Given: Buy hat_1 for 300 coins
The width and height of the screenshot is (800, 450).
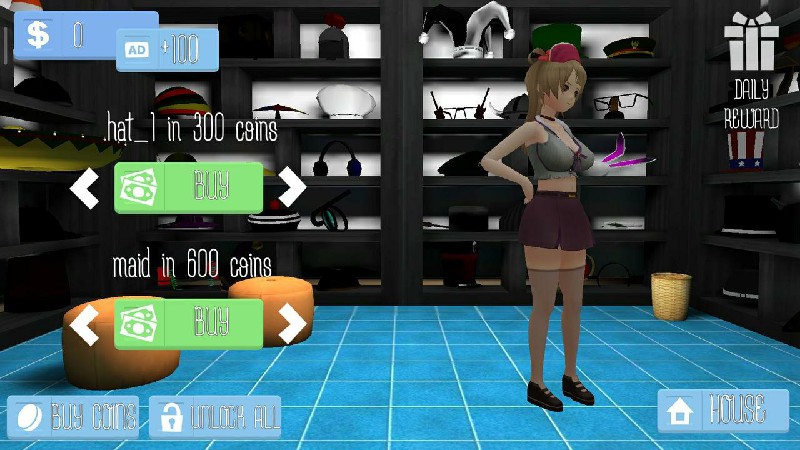Looking at the screenshot, I should tap(189, 187).
